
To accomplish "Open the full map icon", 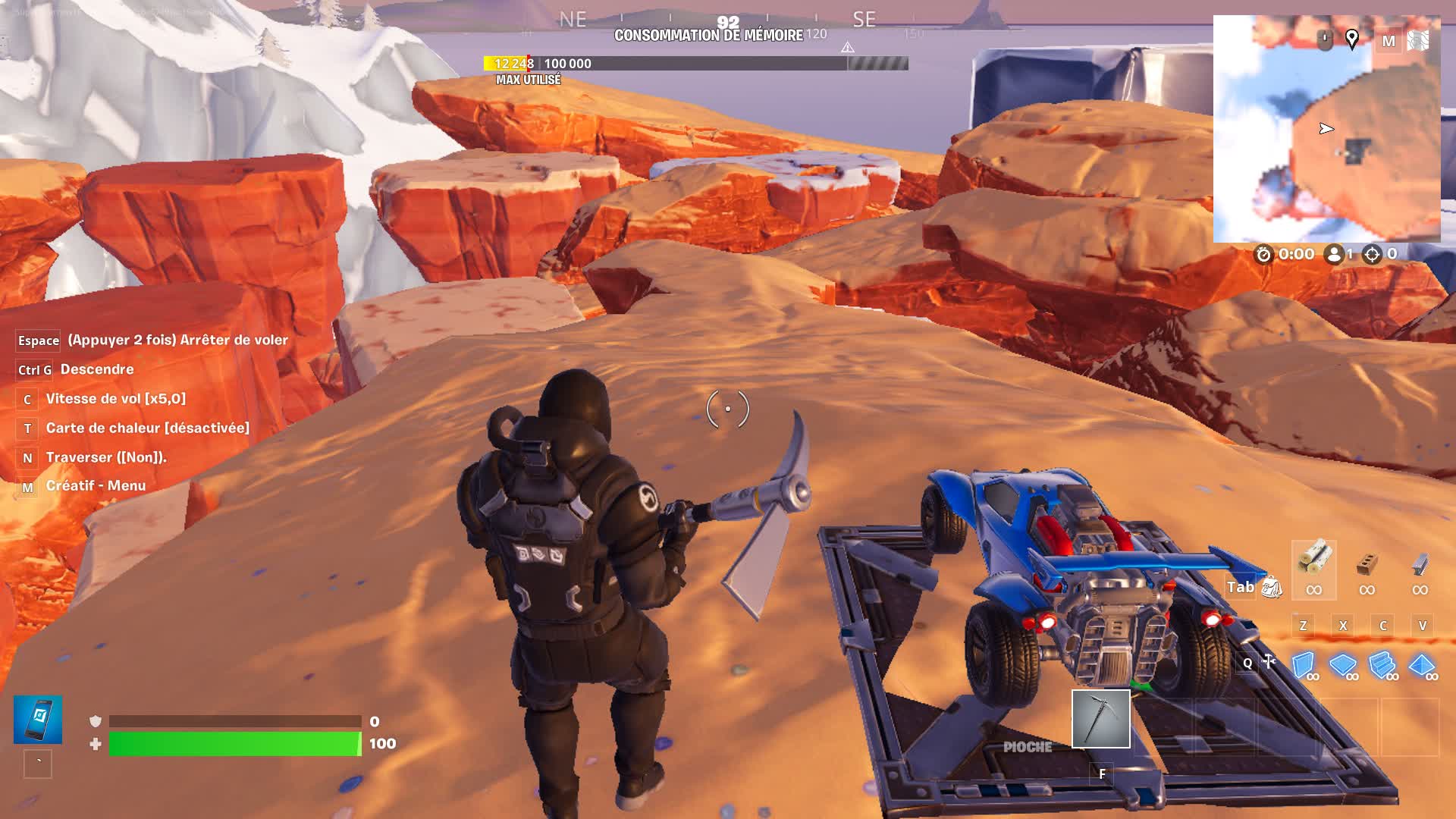I will coord(1417,41).
